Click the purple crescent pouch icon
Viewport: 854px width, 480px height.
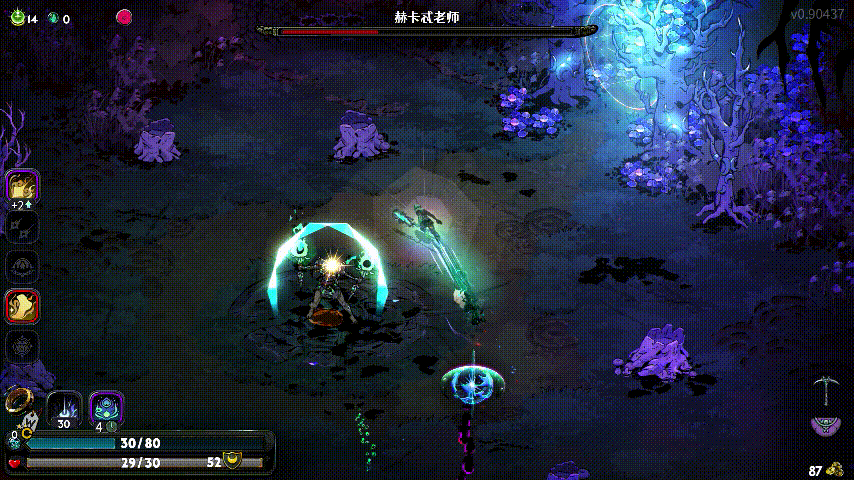coord(825,426)
